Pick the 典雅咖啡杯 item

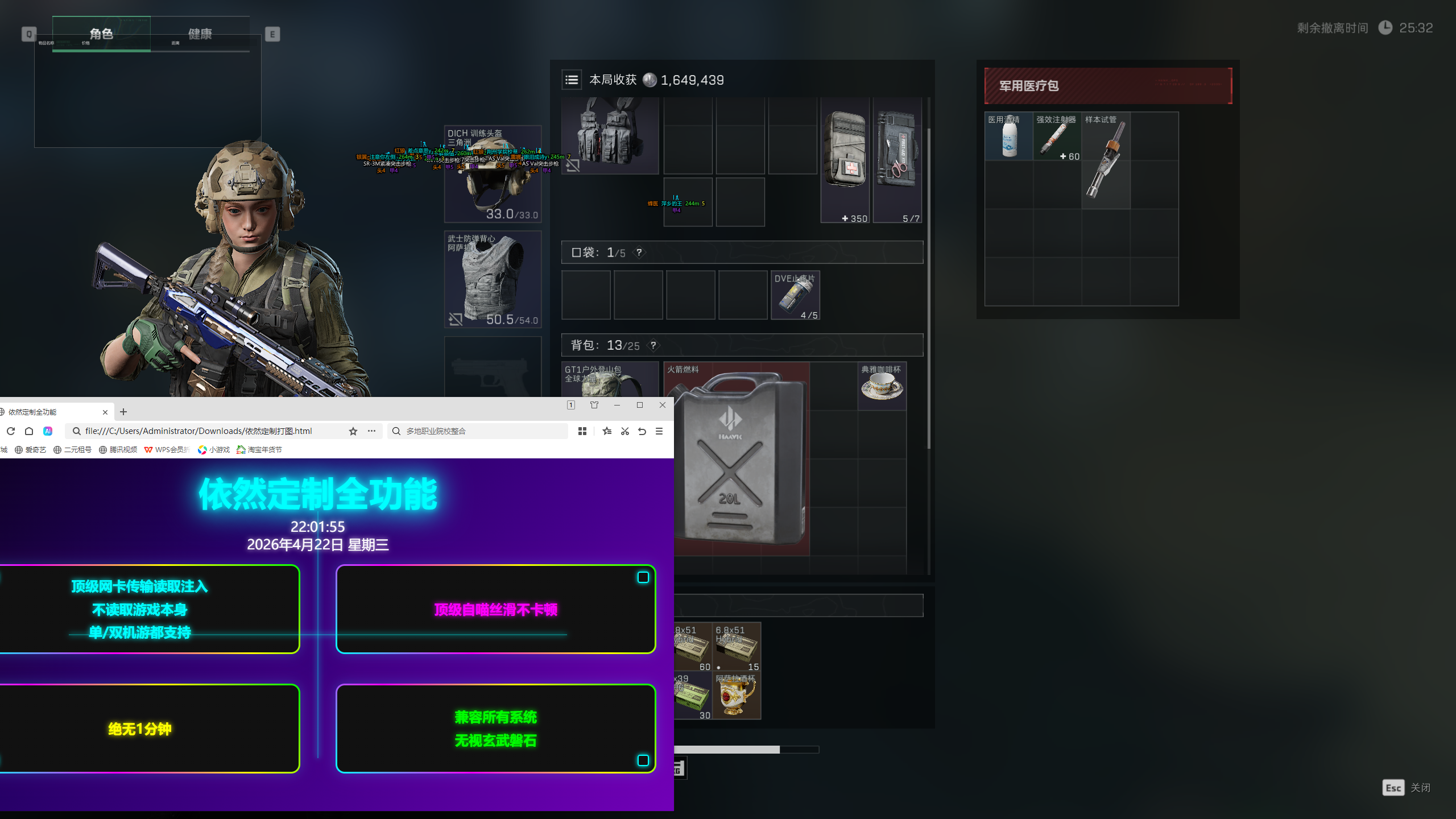coord(882,386)
